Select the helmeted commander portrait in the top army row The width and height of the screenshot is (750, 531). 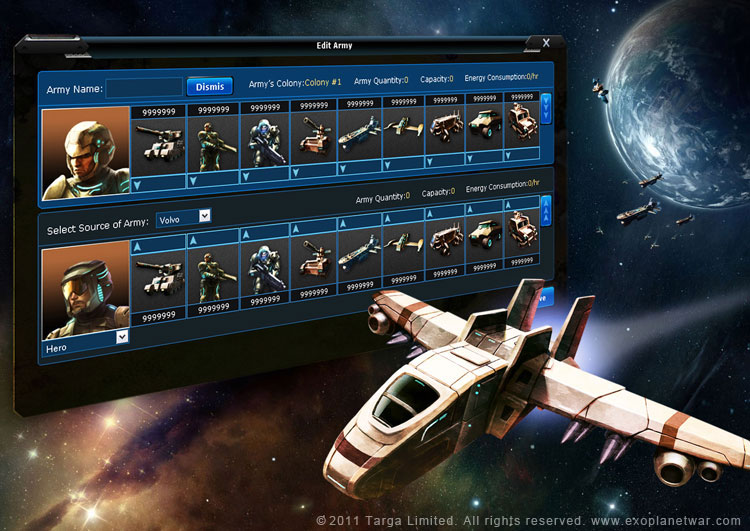[86, 150]
